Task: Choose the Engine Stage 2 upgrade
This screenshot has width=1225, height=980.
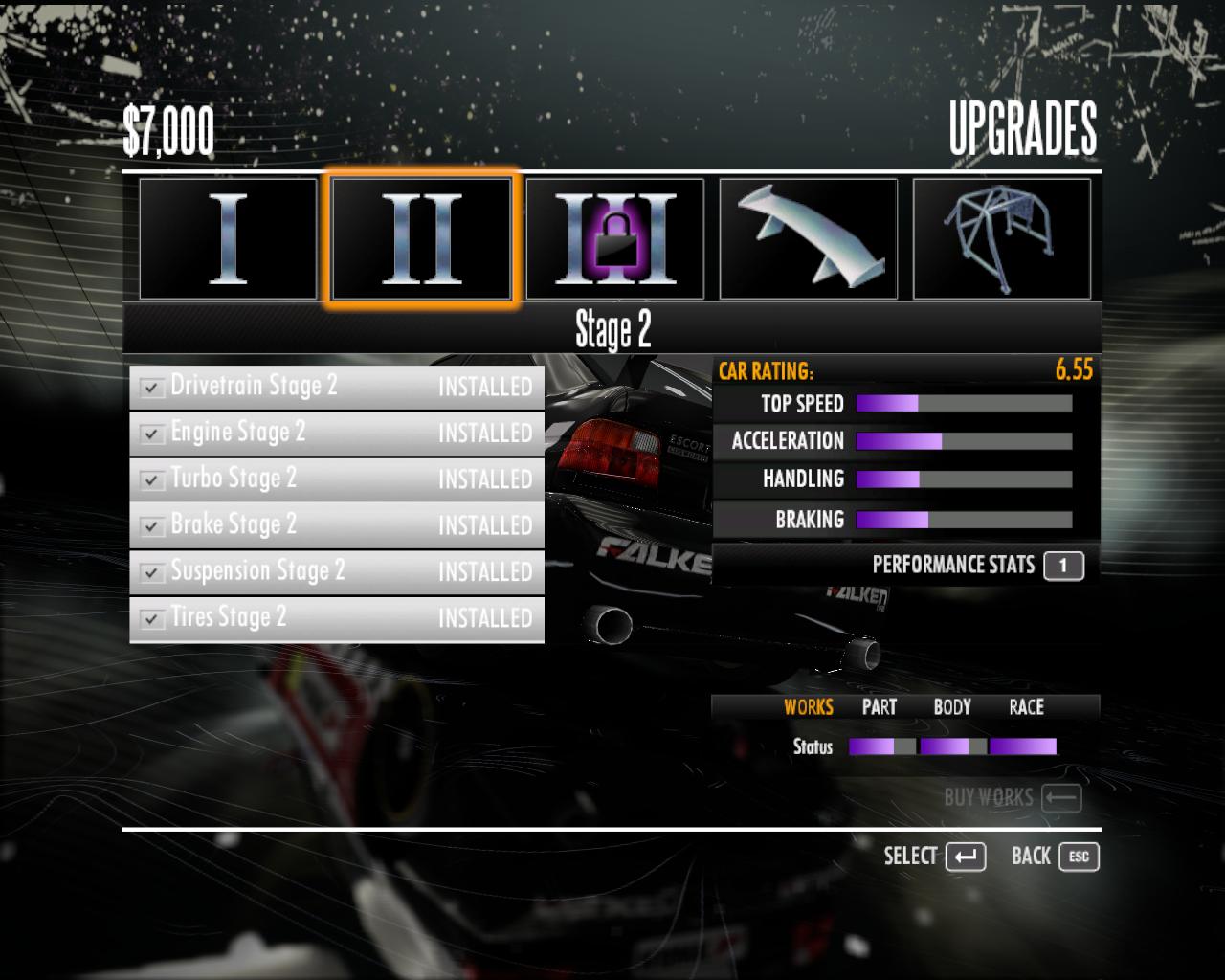Action: pos(337,433)
